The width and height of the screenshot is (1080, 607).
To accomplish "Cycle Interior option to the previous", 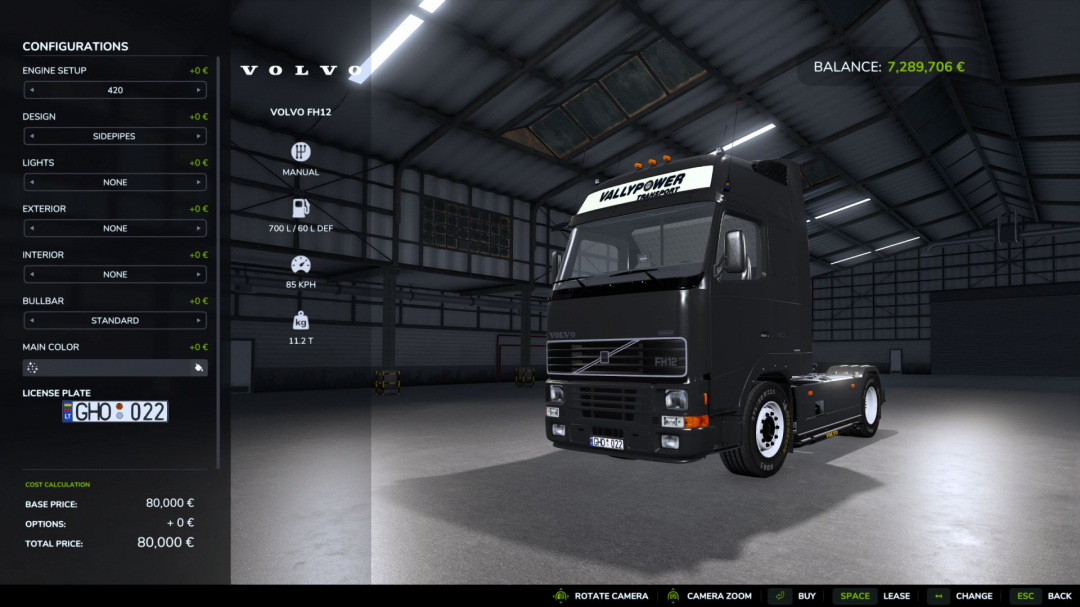I will [x=31, y=274].
